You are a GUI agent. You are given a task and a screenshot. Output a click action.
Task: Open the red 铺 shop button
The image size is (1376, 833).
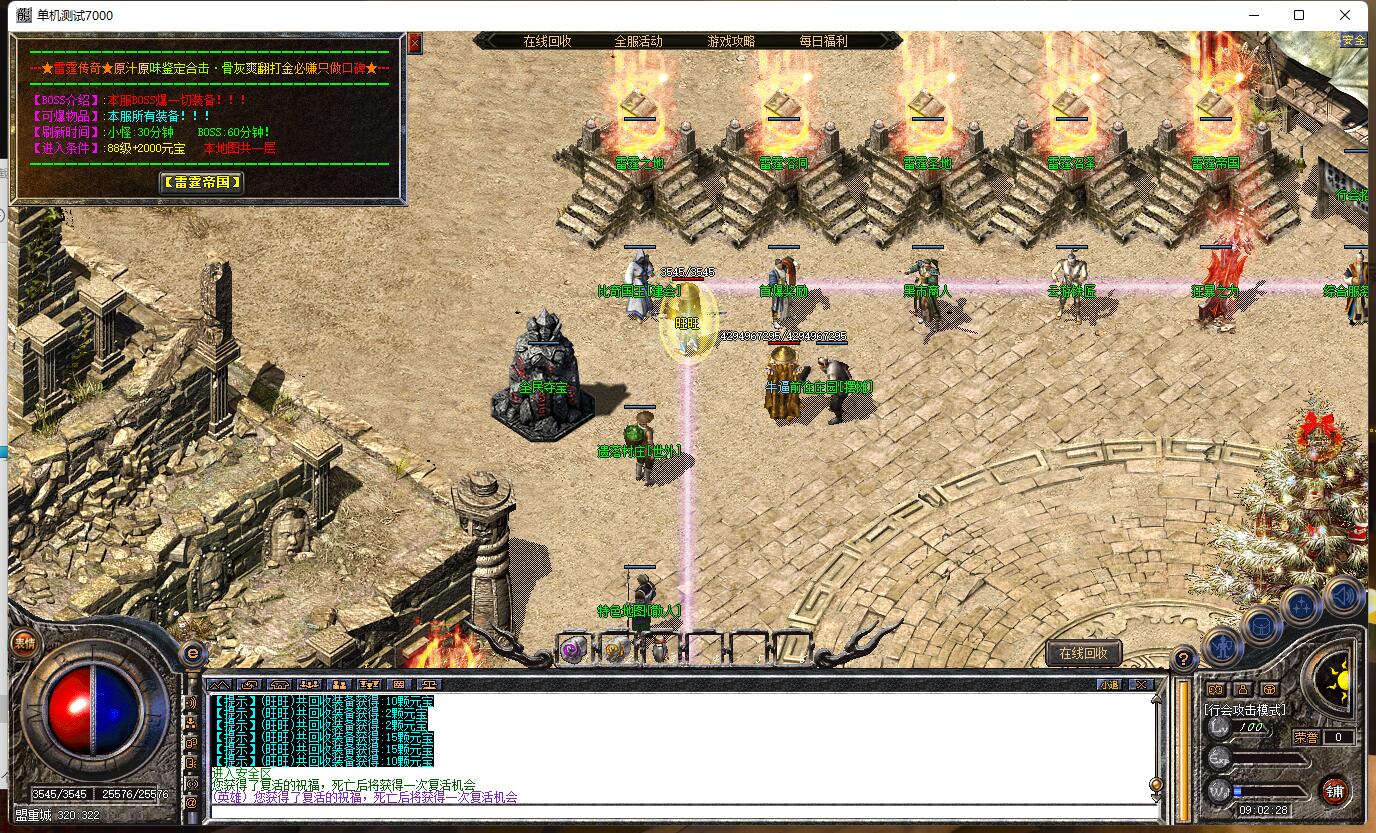pyautogui.click(x=1334, y=791)
